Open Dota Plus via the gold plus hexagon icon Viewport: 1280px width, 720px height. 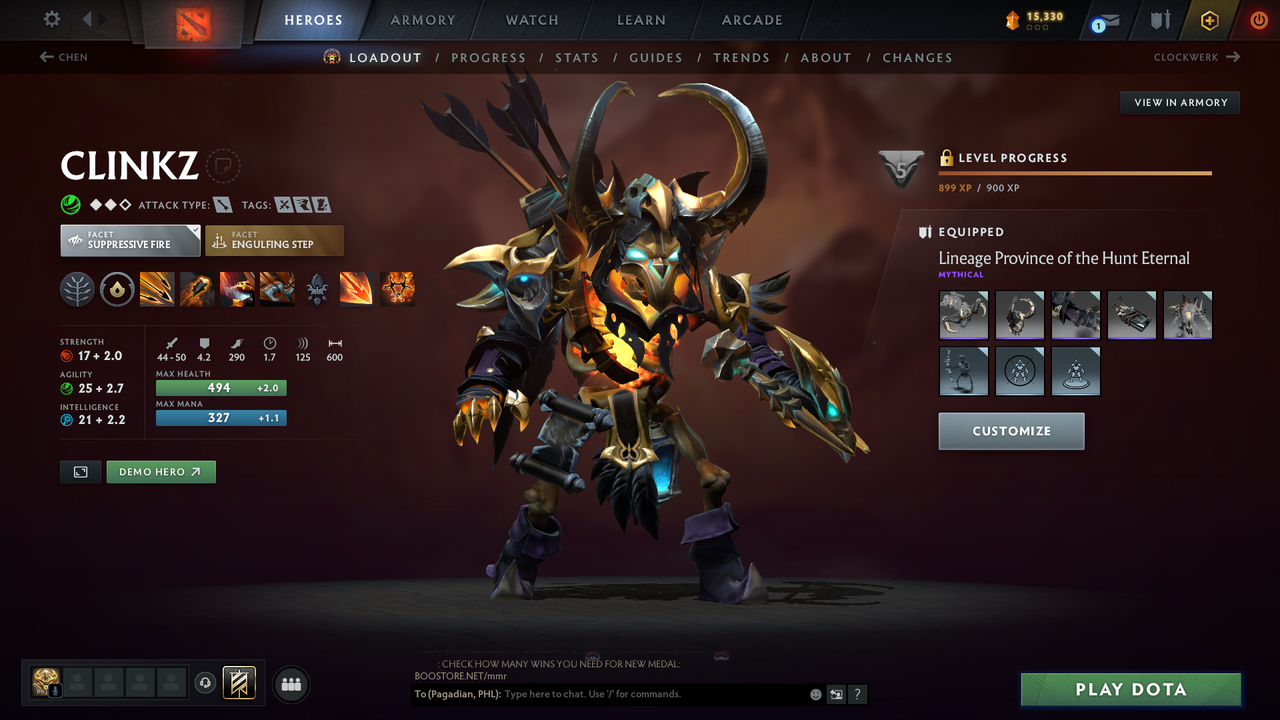point(1209,20)
